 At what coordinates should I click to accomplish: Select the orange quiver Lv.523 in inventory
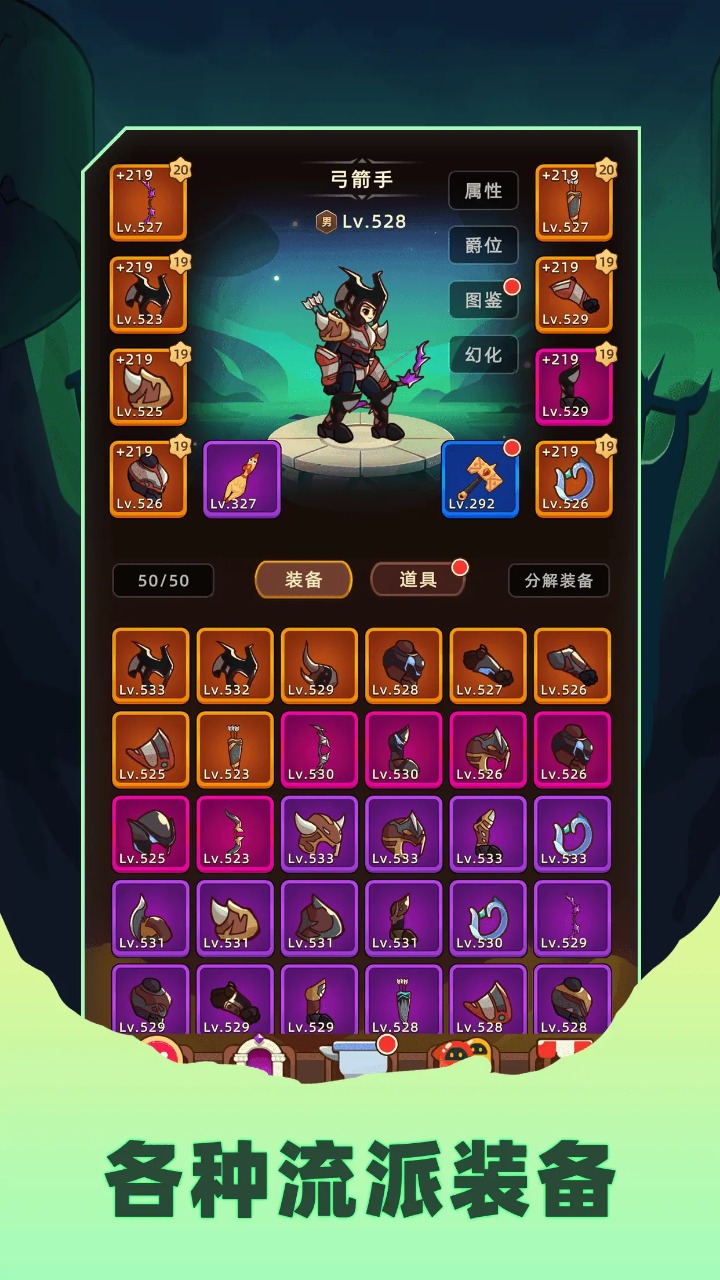click(234, 749)
